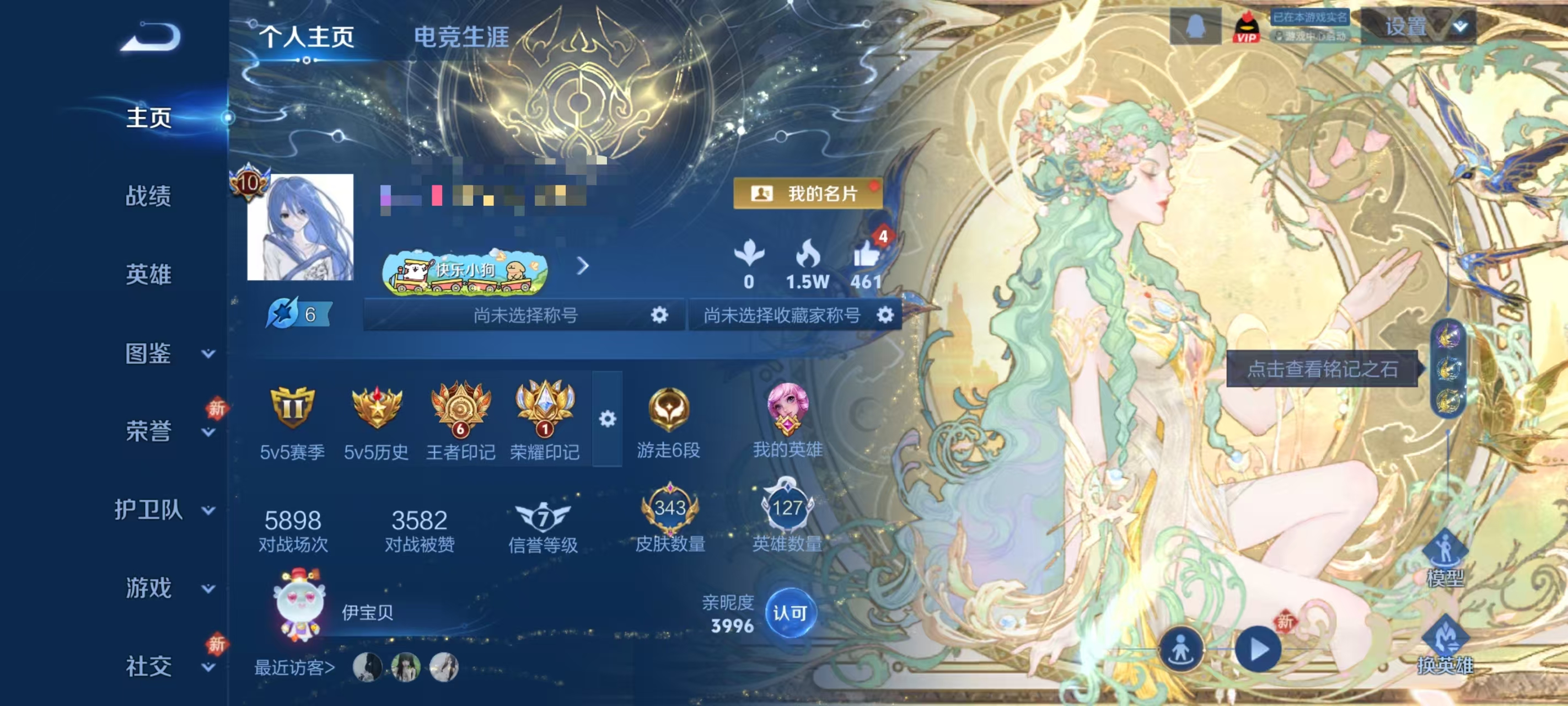Open the 王者印记 badge details
Image resolution: width=1568 pixels, height=706 pixels.
(x=461, y=414)
